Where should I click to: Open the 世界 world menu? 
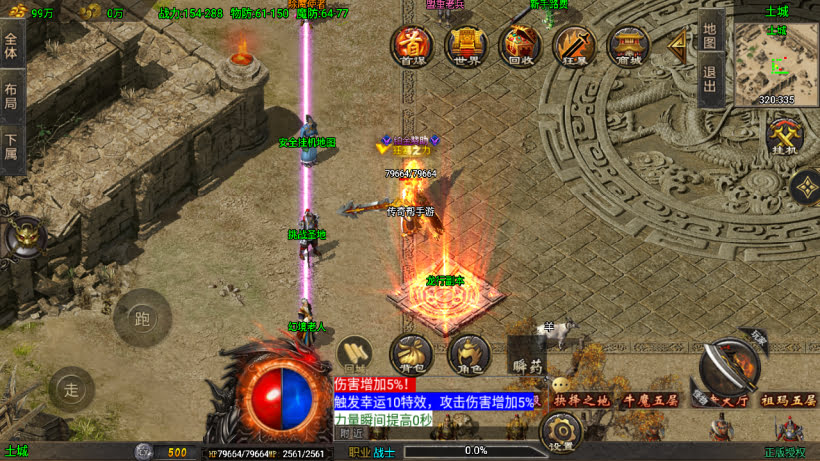coord(465,44)
